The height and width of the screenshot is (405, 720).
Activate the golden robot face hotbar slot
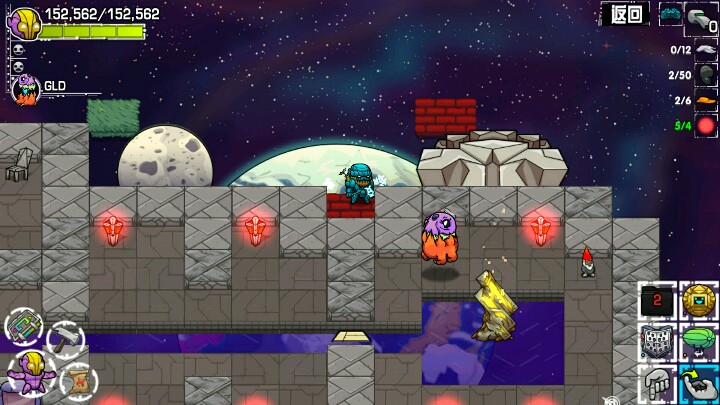point(699,300)
